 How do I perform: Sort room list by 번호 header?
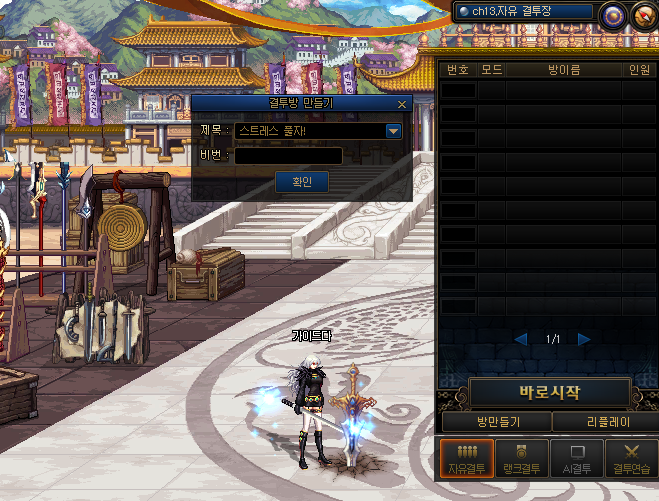[458, 70]
